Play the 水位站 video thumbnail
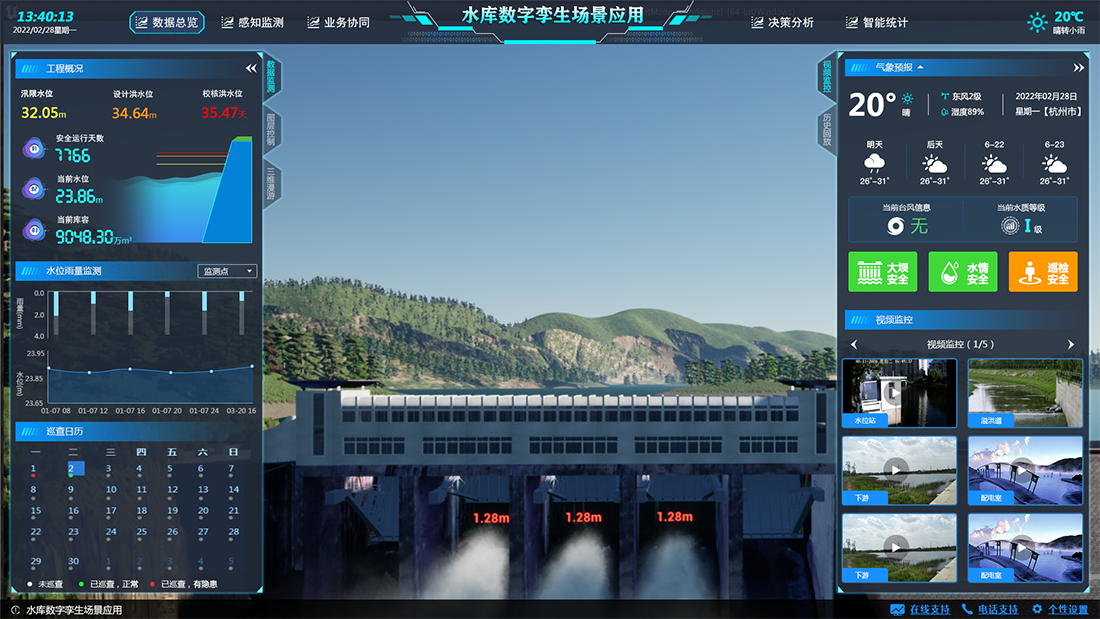Image resolution: width=1100 pixels, height=619 pixels. click(899, 393)
